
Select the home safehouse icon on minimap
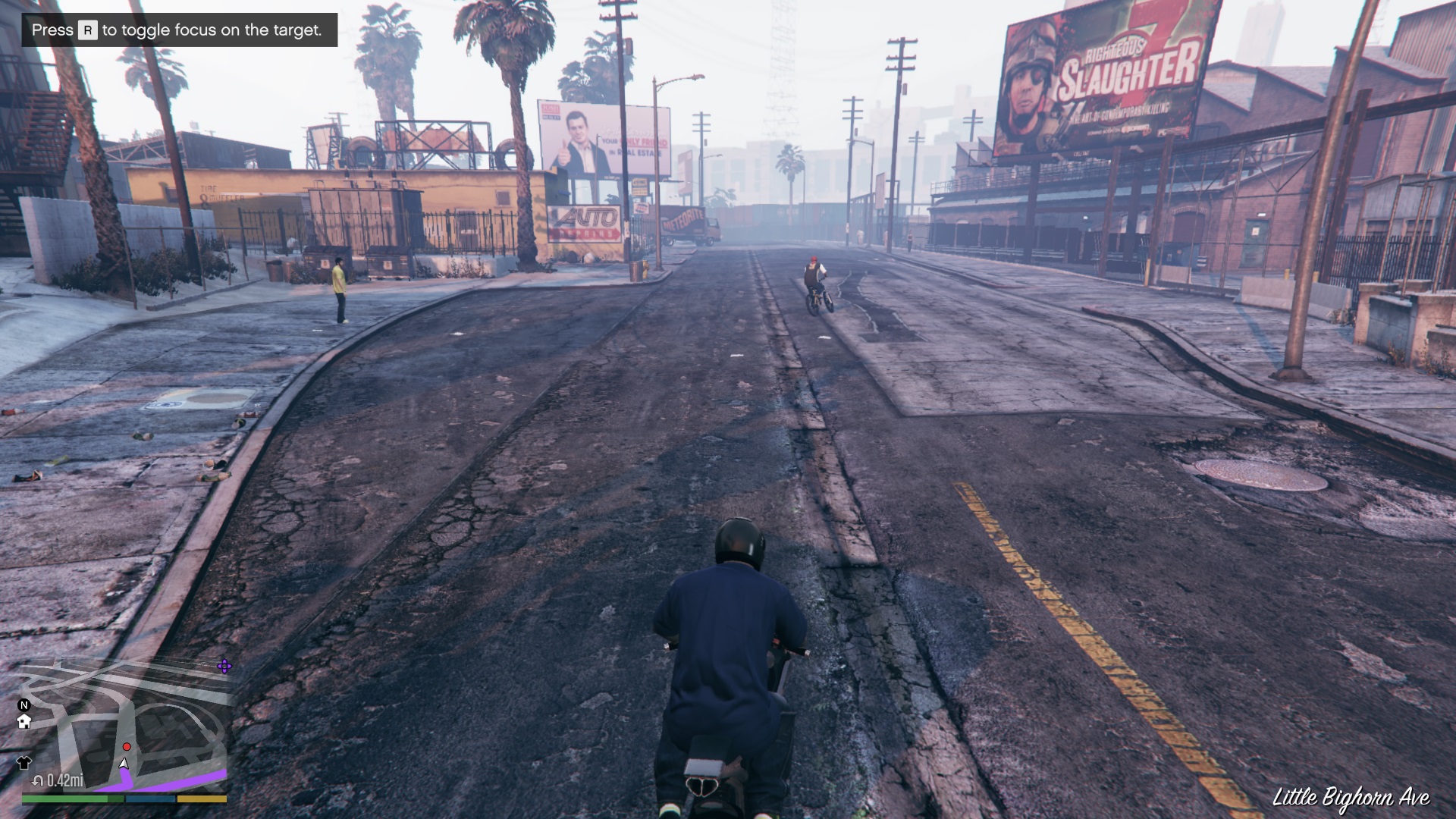[24, 722]
